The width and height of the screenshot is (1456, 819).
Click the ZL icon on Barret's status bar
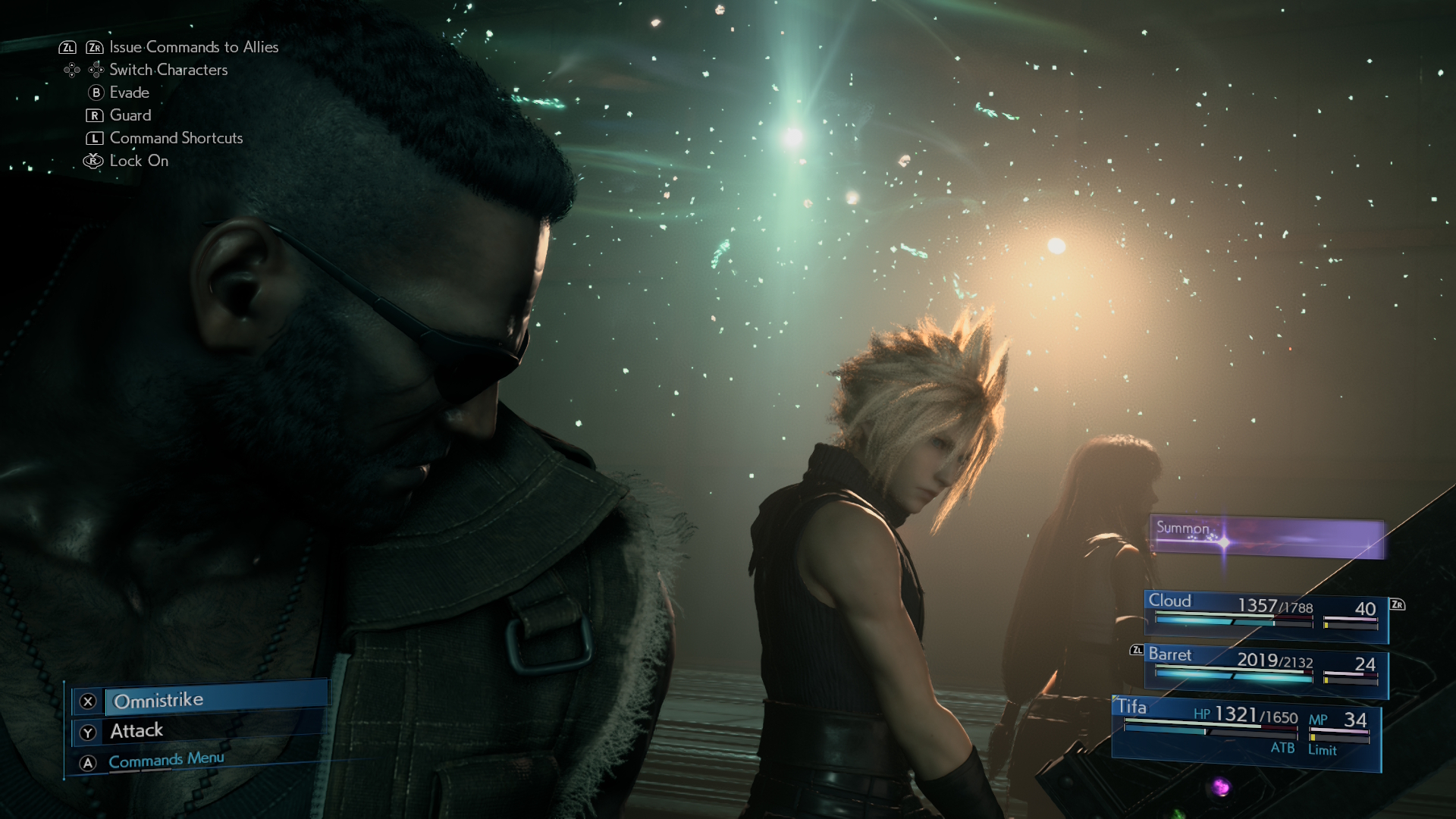tap(1135, 651)
